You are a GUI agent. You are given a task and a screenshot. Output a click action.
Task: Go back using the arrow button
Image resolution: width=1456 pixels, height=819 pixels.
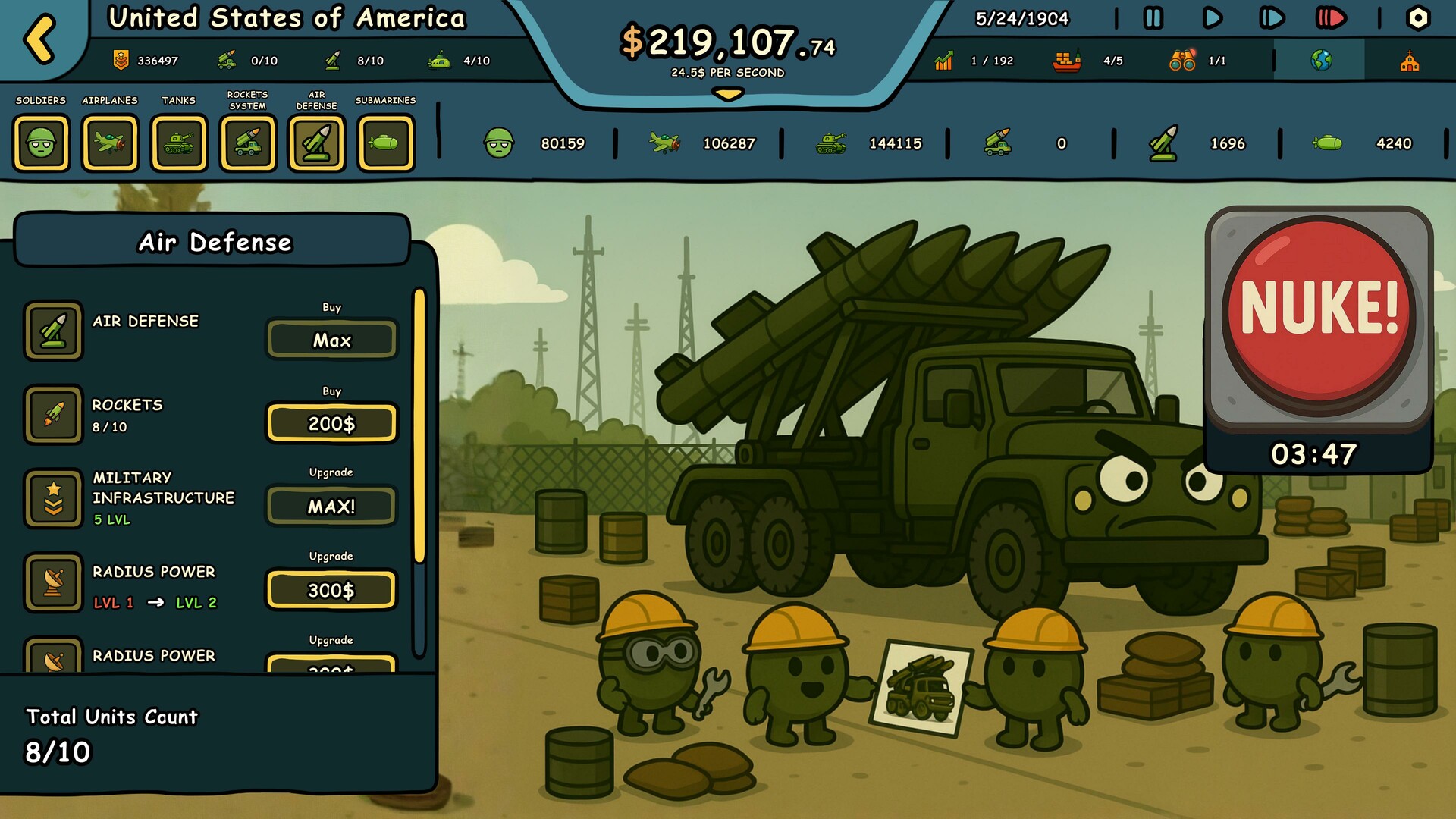tap(39, 36)
